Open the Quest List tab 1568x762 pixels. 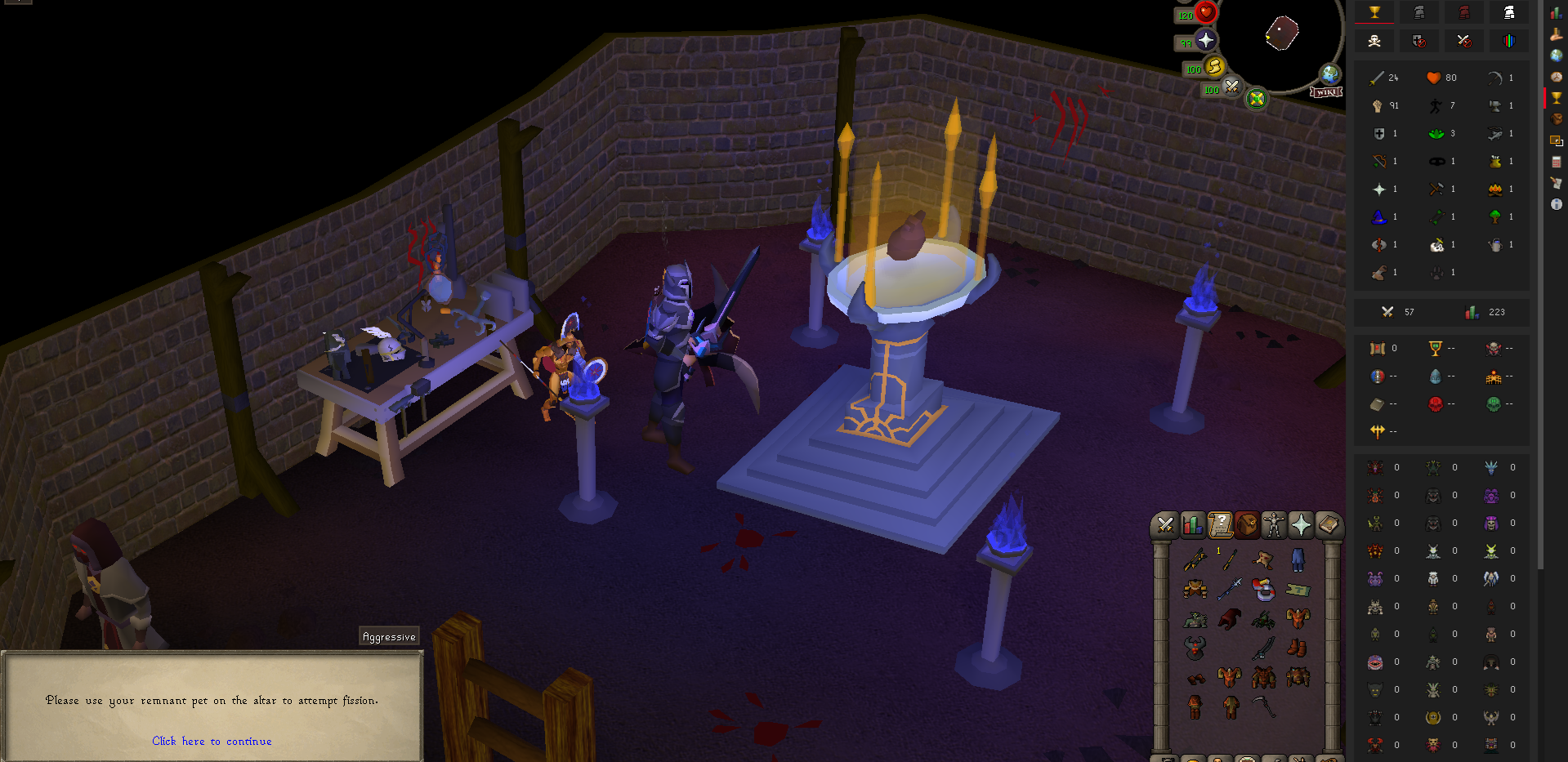1220,525
